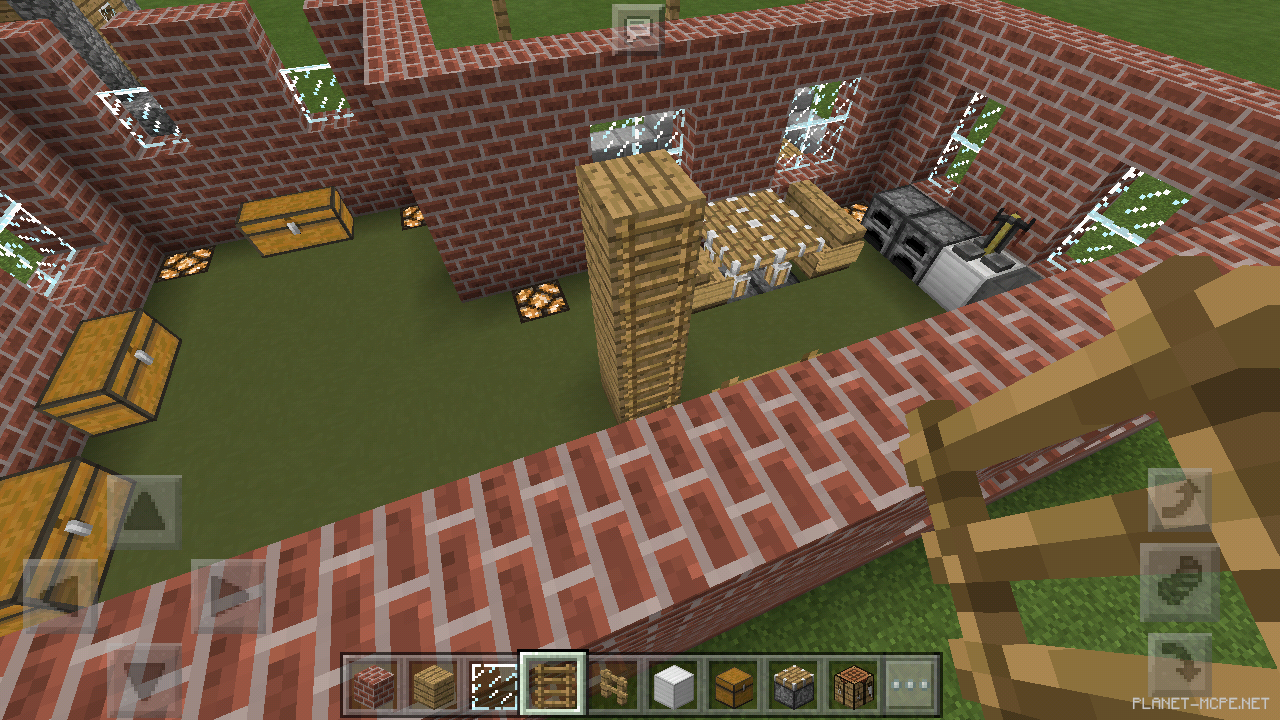Tap the D-pad right arrow
Screen dimensions: 1280x720
228,596
